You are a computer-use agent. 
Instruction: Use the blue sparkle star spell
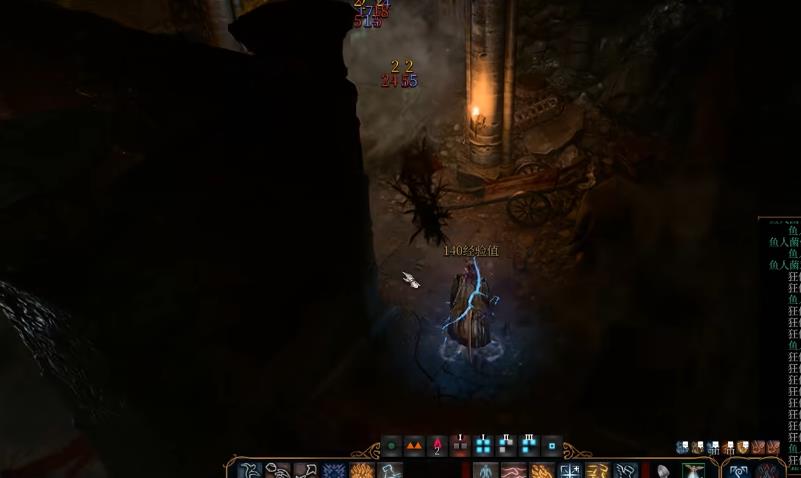(x=570, y=471)
